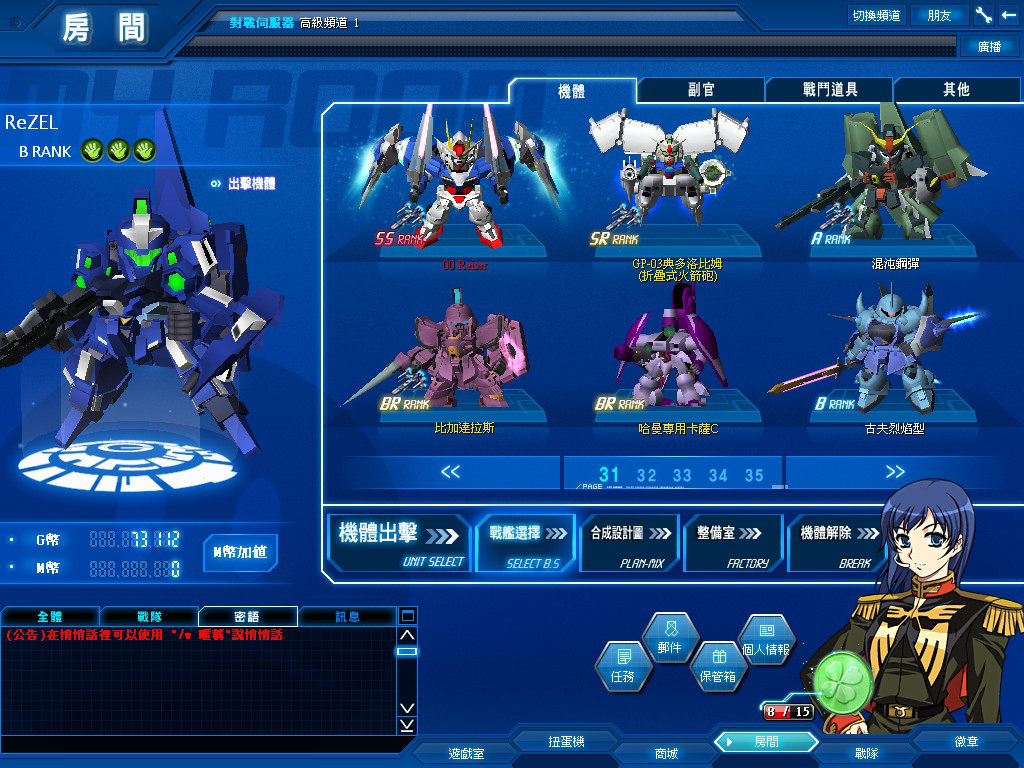1024x768 pixels.
Task: Click the 切換頻道 channel switch button
Action: click(x=876, y=16)
